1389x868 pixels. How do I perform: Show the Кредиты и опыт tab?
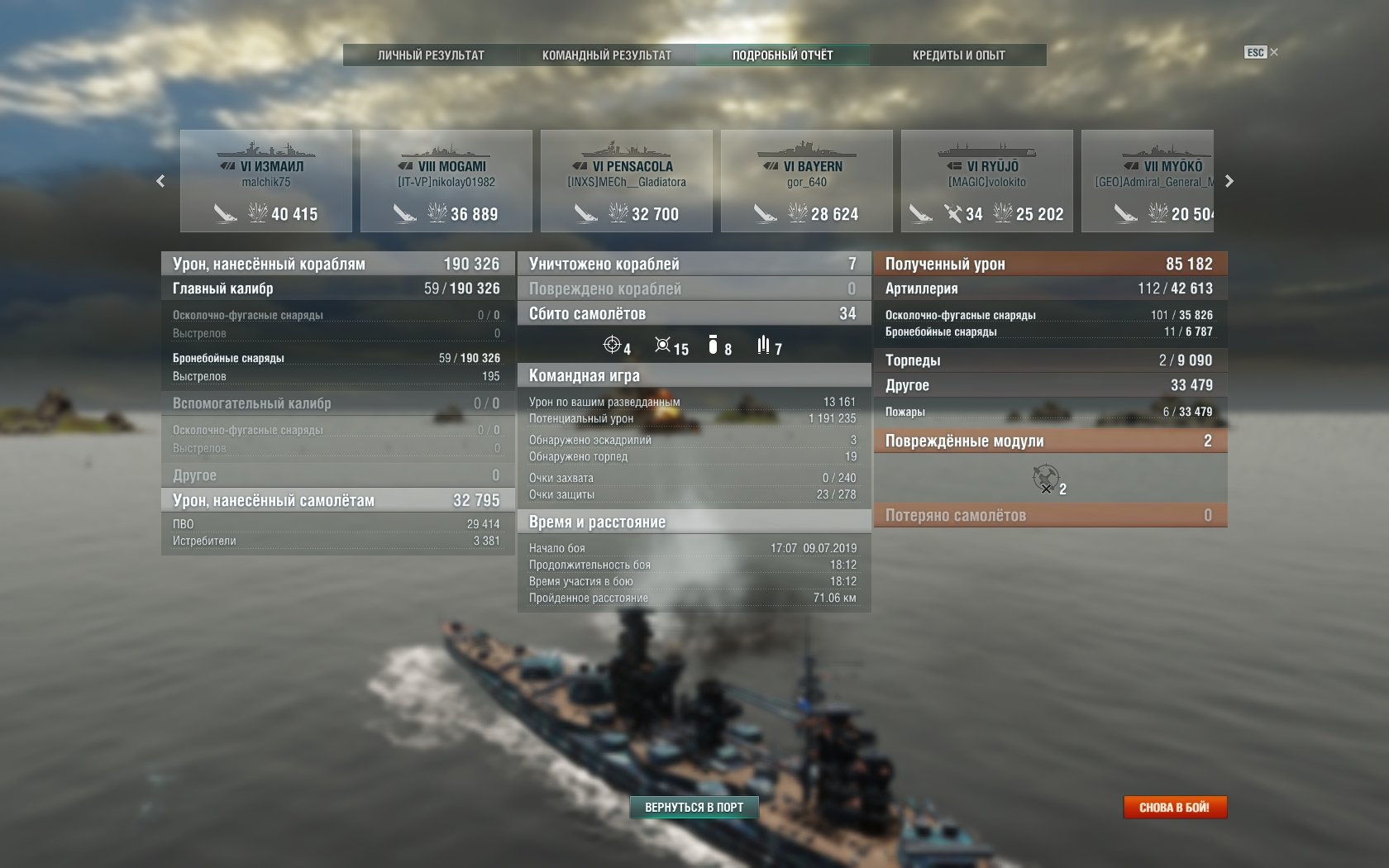(x=958, y=55)
